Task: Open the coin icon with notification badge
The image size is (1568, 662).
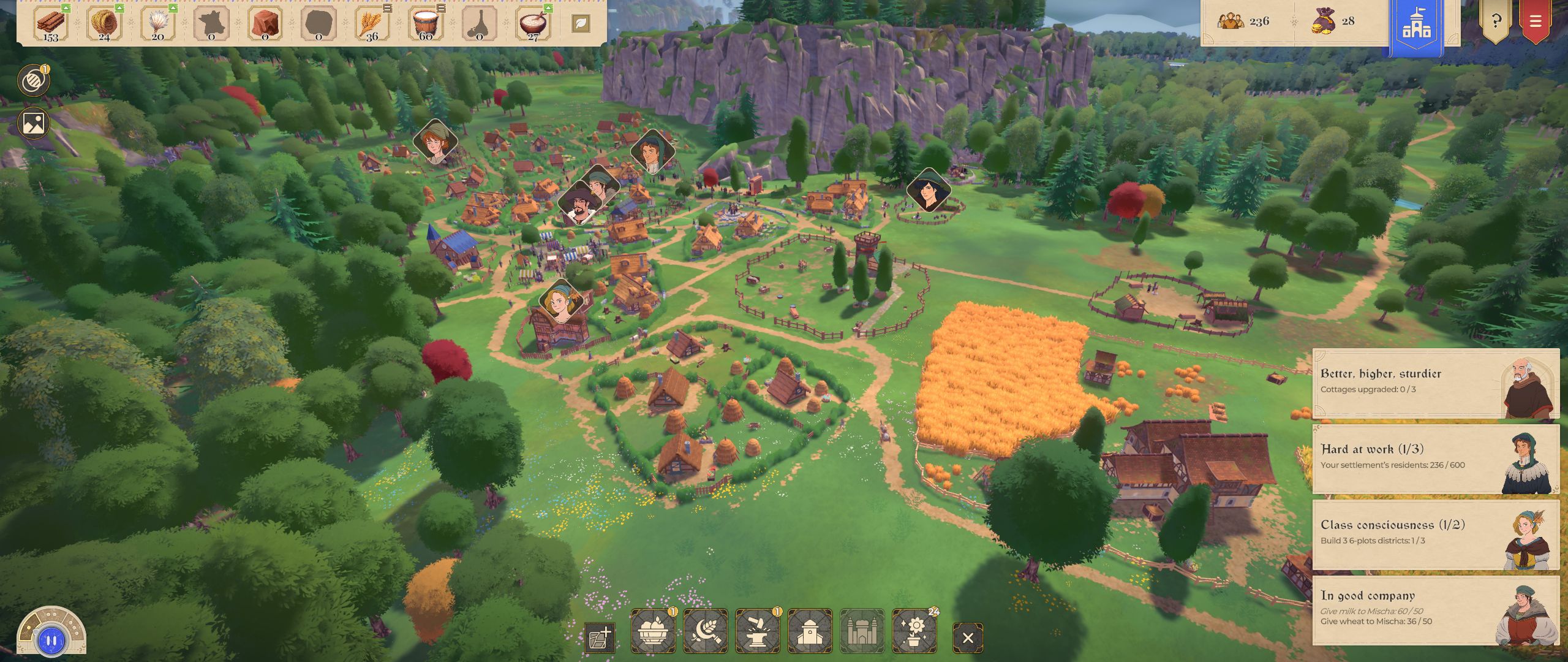Action: pyautogui.click(x=33, y=81)
